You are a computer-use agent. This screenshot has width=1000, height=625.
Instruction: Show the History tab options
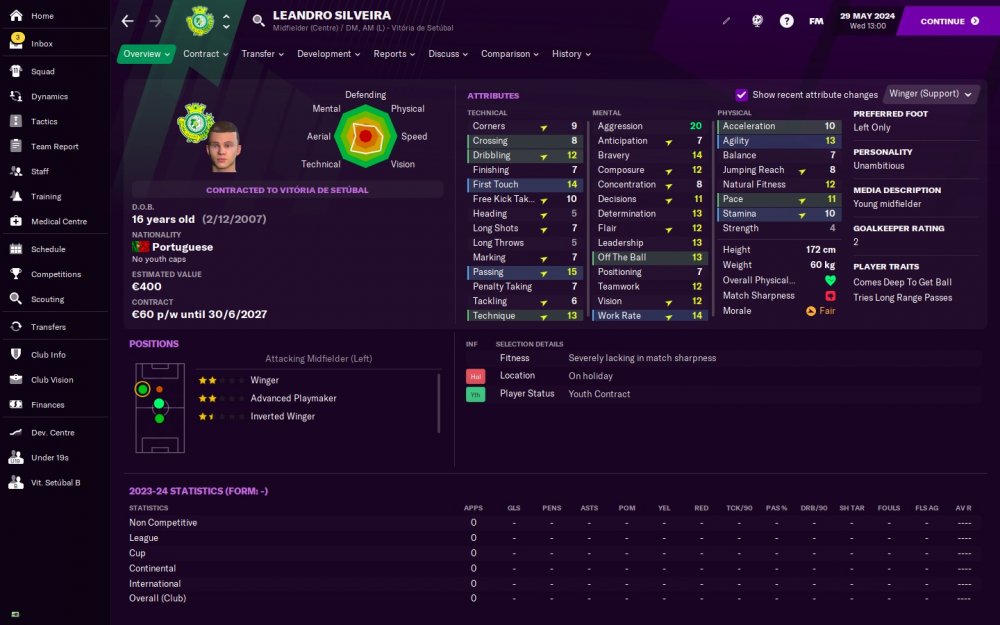coord(571,54)
